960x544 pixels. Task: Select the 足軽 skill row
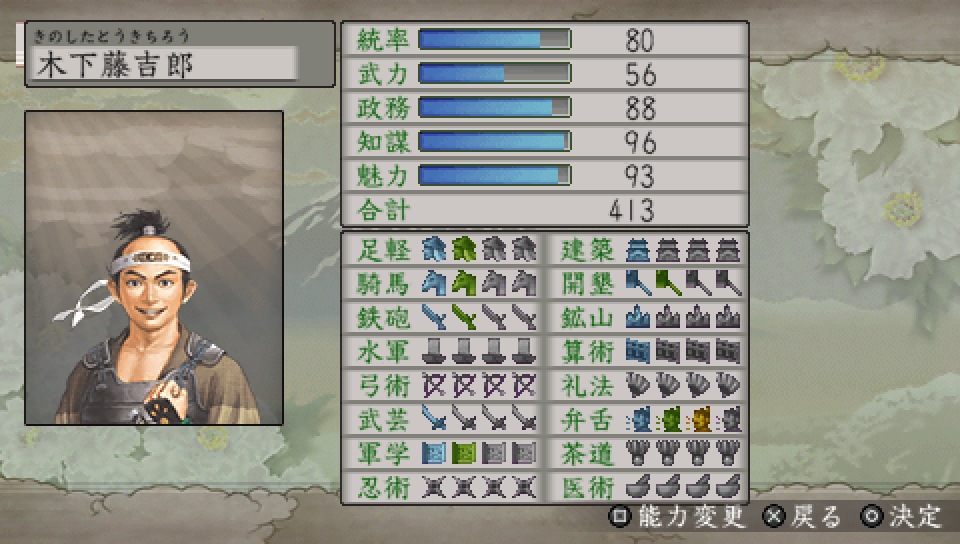coord(442,248)
